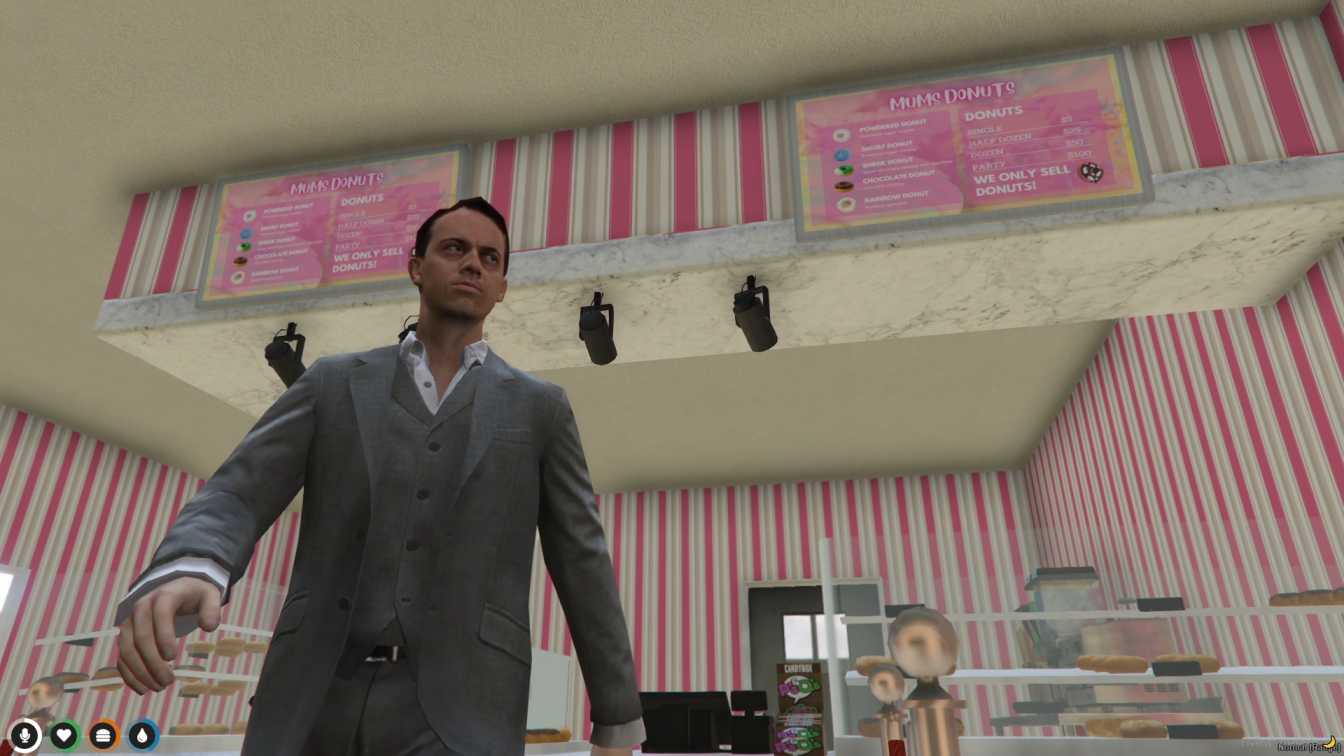Click the burger hunger HUD icon
This screenshot has width=1344, height=756.
[102, 734]
